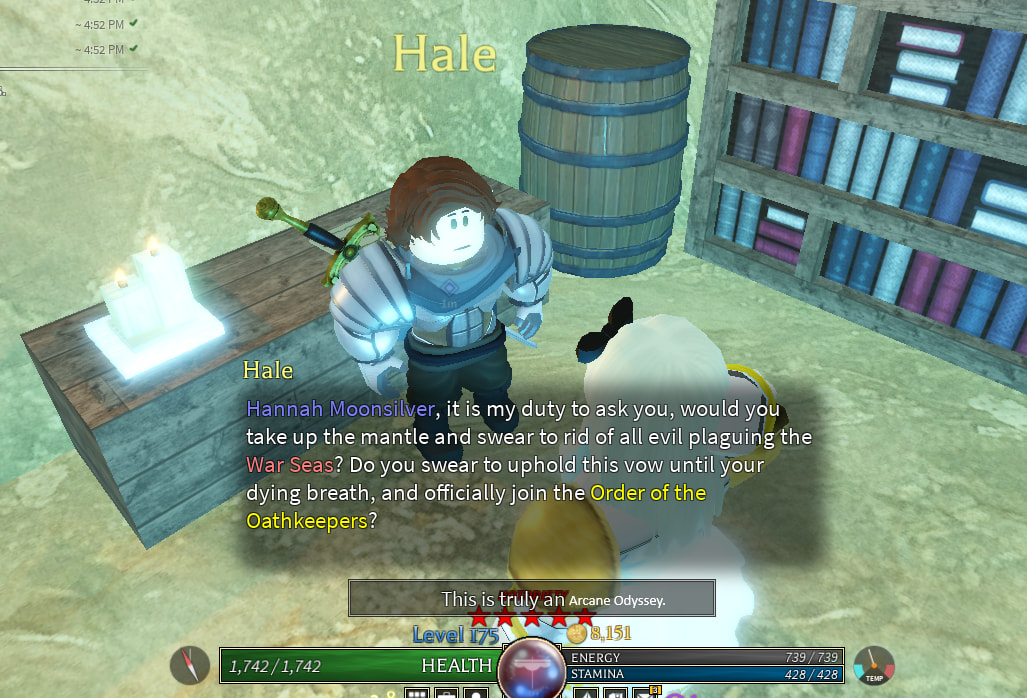Click the compass icon beside the health bar

[189, 665]
